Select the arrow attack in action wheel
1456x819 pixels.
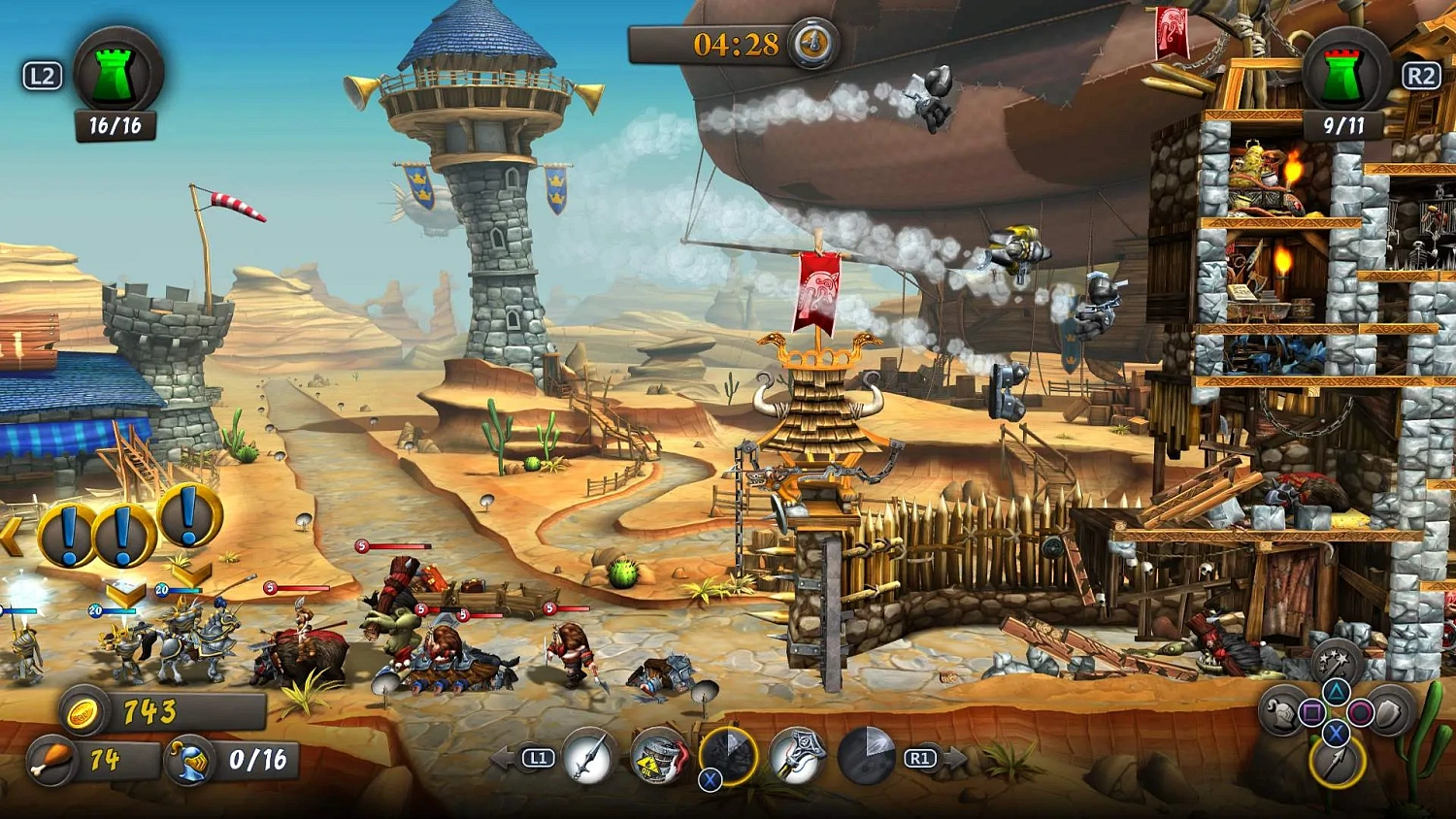pyautogui.click(x=1336, y=763)
